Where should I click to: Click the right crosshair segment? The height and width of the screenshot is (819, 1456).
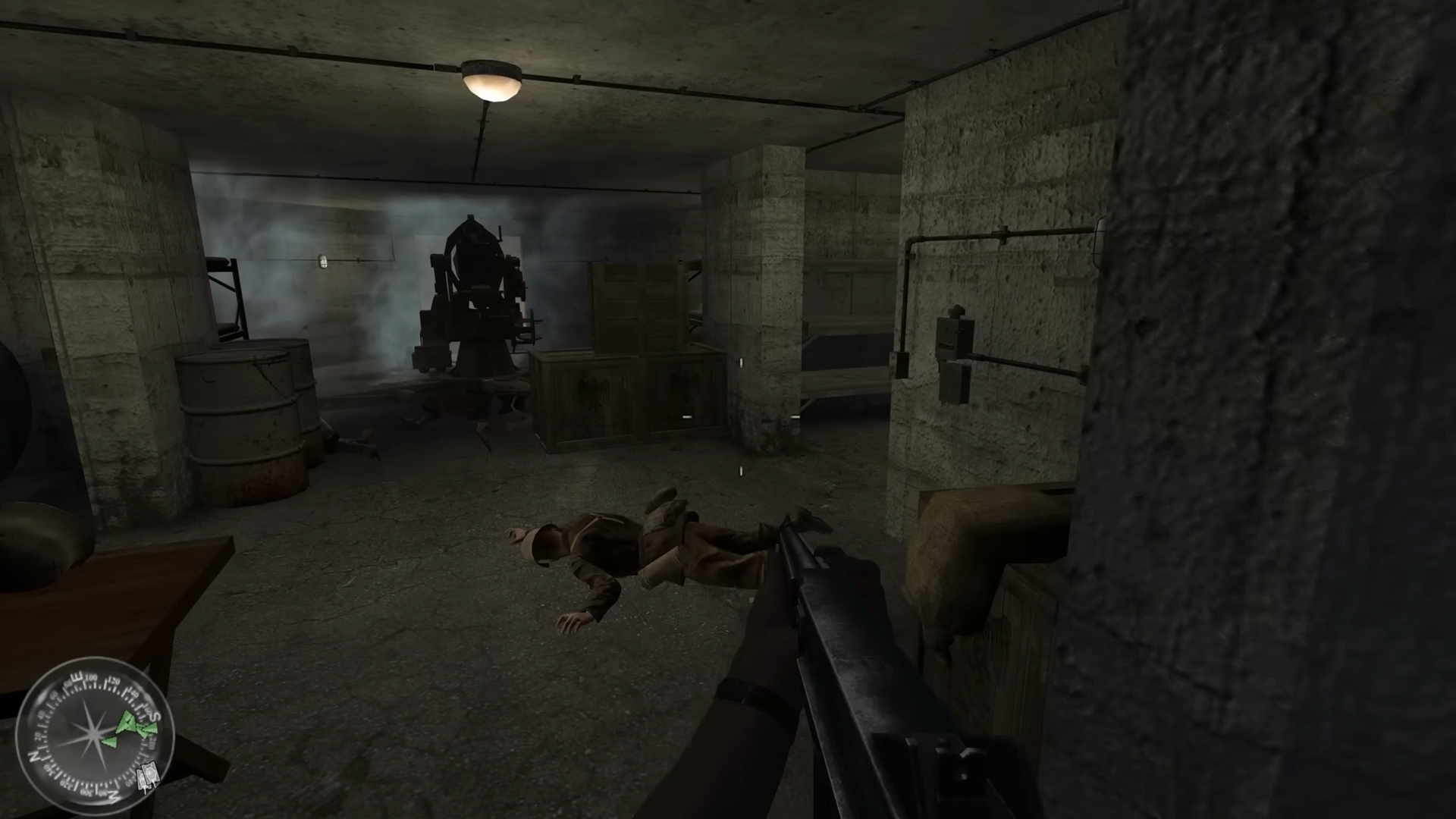pos(795,417)
